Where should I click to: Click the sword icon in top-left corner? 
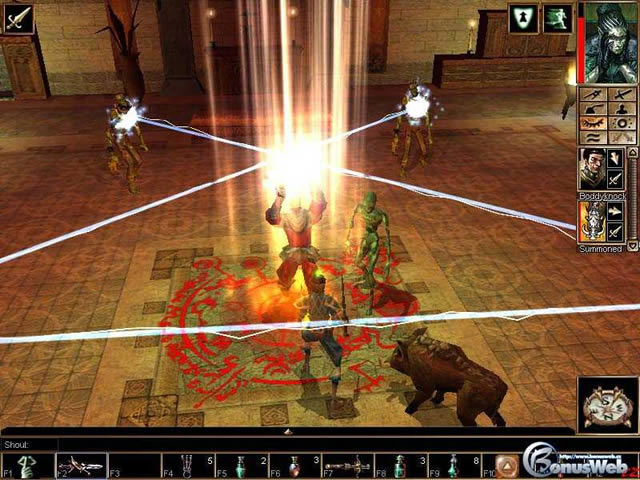[17, 18]
